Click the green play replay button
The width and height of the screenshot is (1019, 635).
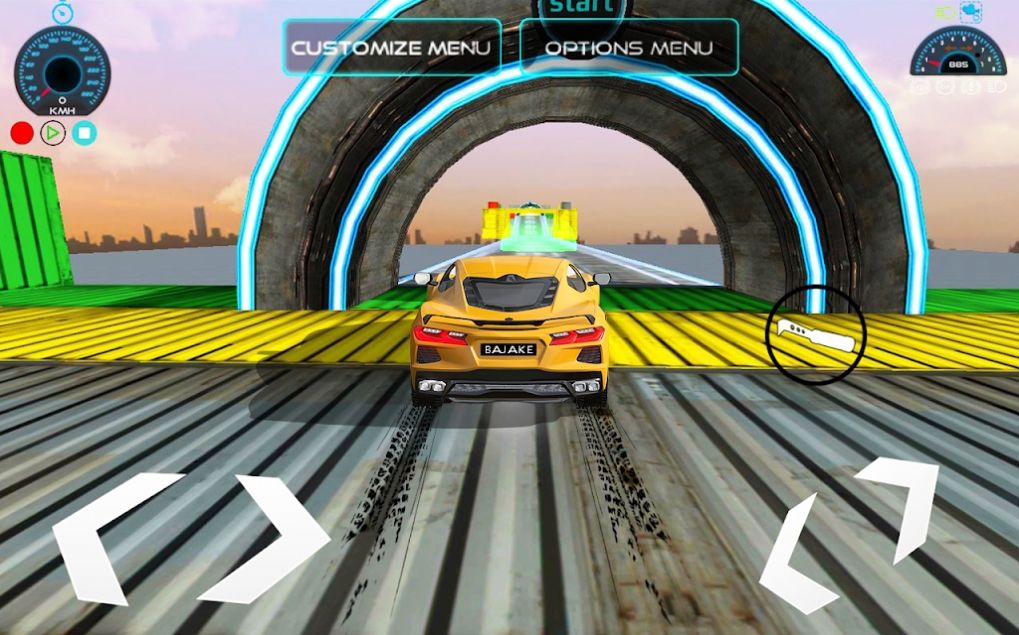coord(53,132)
